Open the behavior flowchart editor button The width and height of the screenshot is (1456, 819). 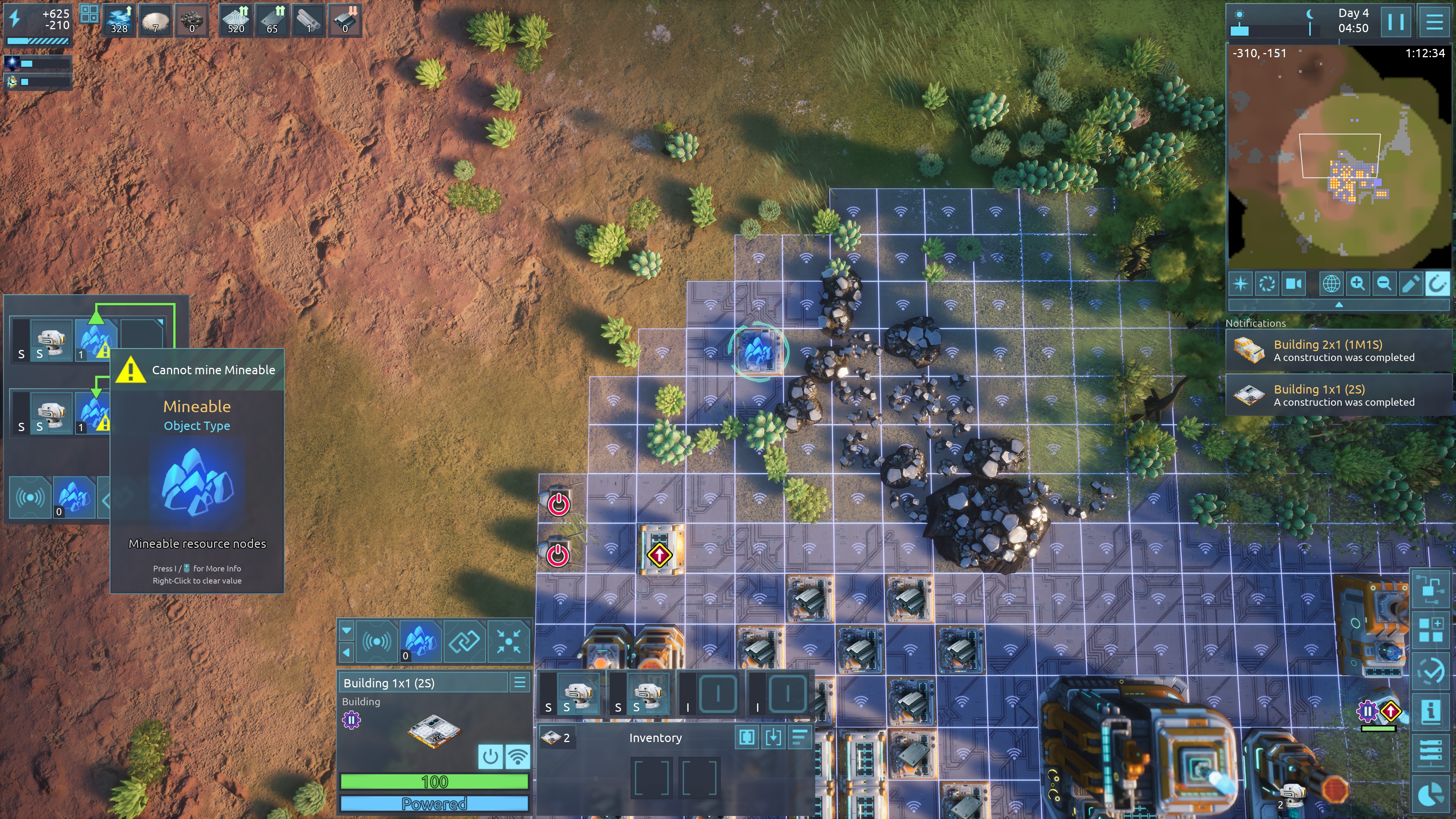[x=1431, y=588]
